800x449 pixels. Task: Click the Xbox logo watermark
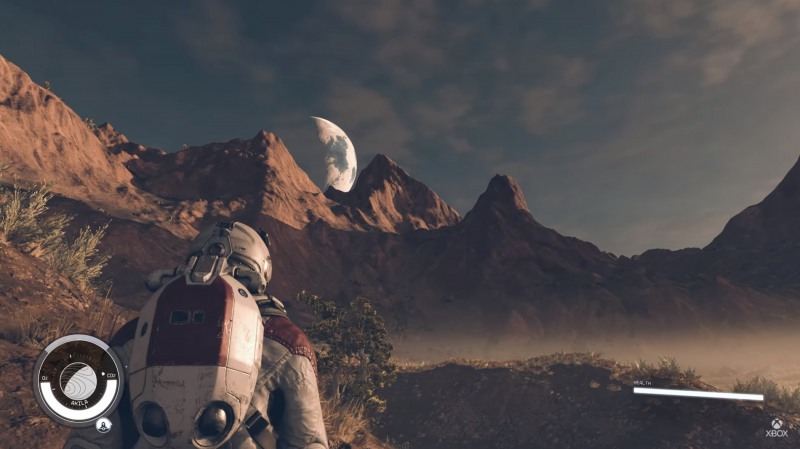click(776, 427)
